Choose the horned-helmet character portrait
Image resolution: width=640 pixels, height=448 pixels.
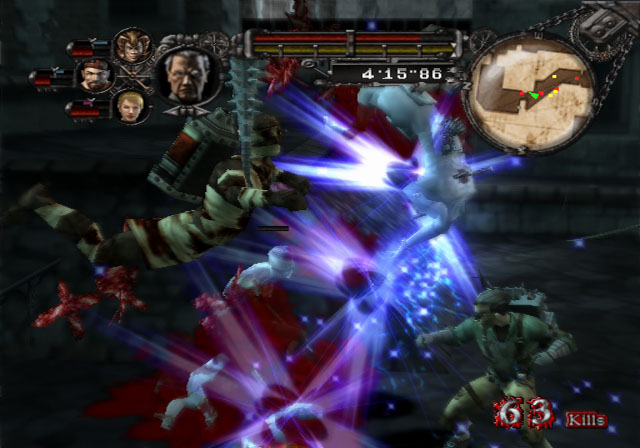[x=130, y=45]
